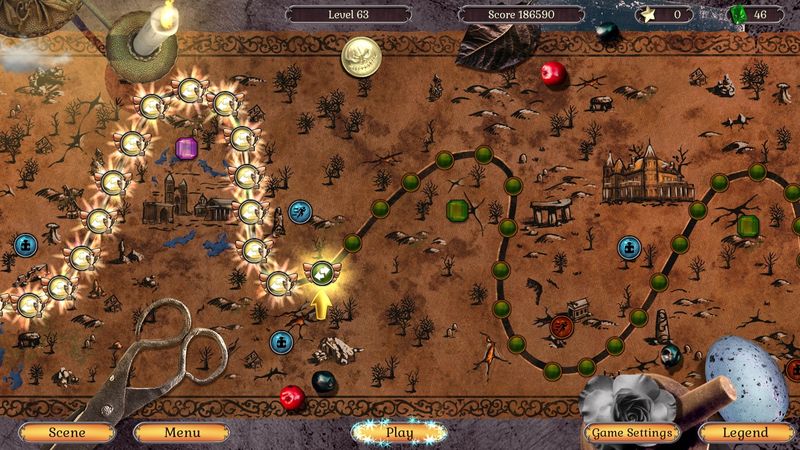Select the blue puzzle marker beside the mansion
This screenshot has width=800, height=450.
click(629, 246)
